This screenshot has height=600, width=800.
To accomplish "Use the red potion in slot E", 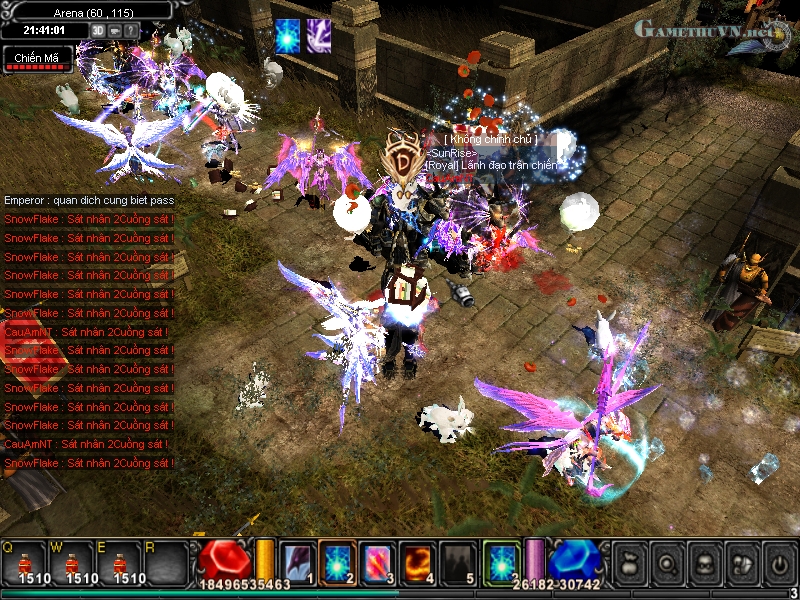I will point(124,564).
